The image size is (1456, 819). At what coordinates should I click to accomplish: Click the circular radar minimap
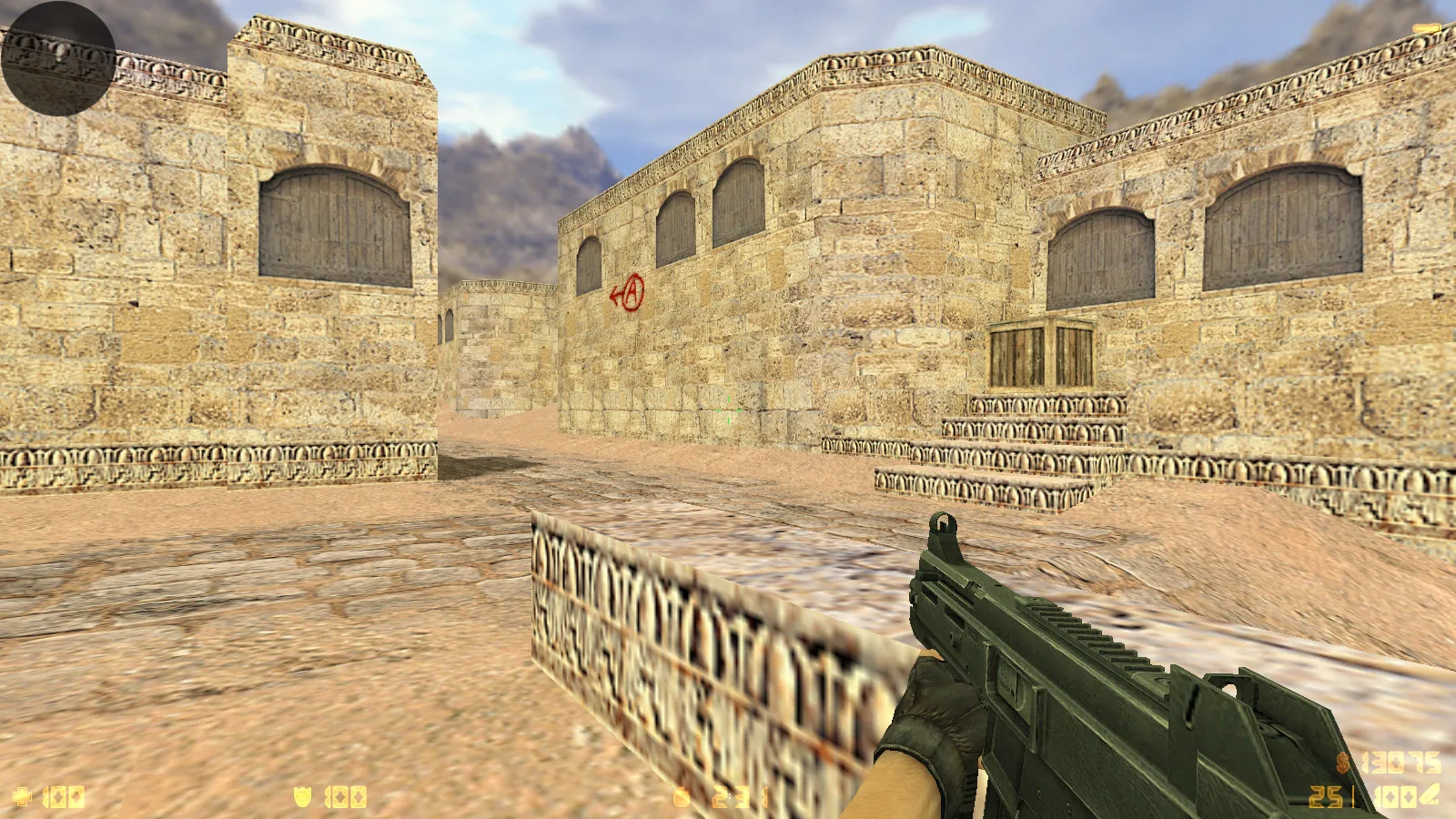[58, 58]
